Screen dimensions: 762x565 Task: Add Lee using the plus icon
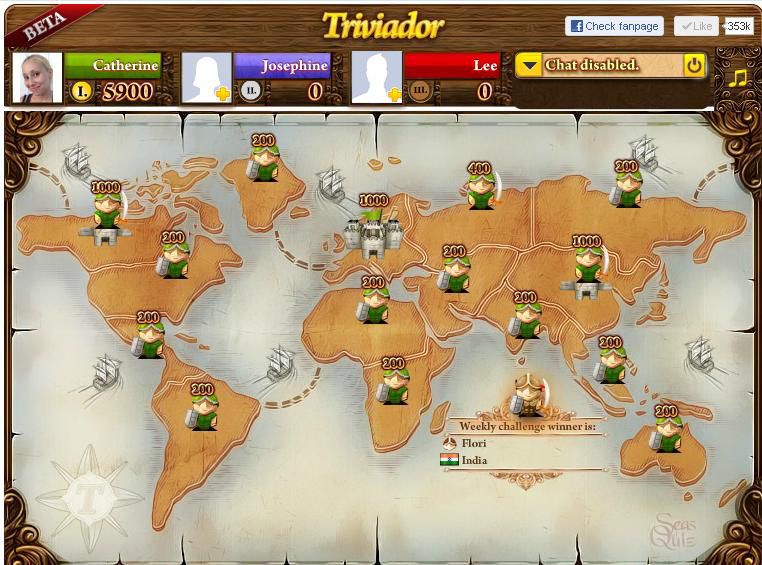tap(393, 94)
